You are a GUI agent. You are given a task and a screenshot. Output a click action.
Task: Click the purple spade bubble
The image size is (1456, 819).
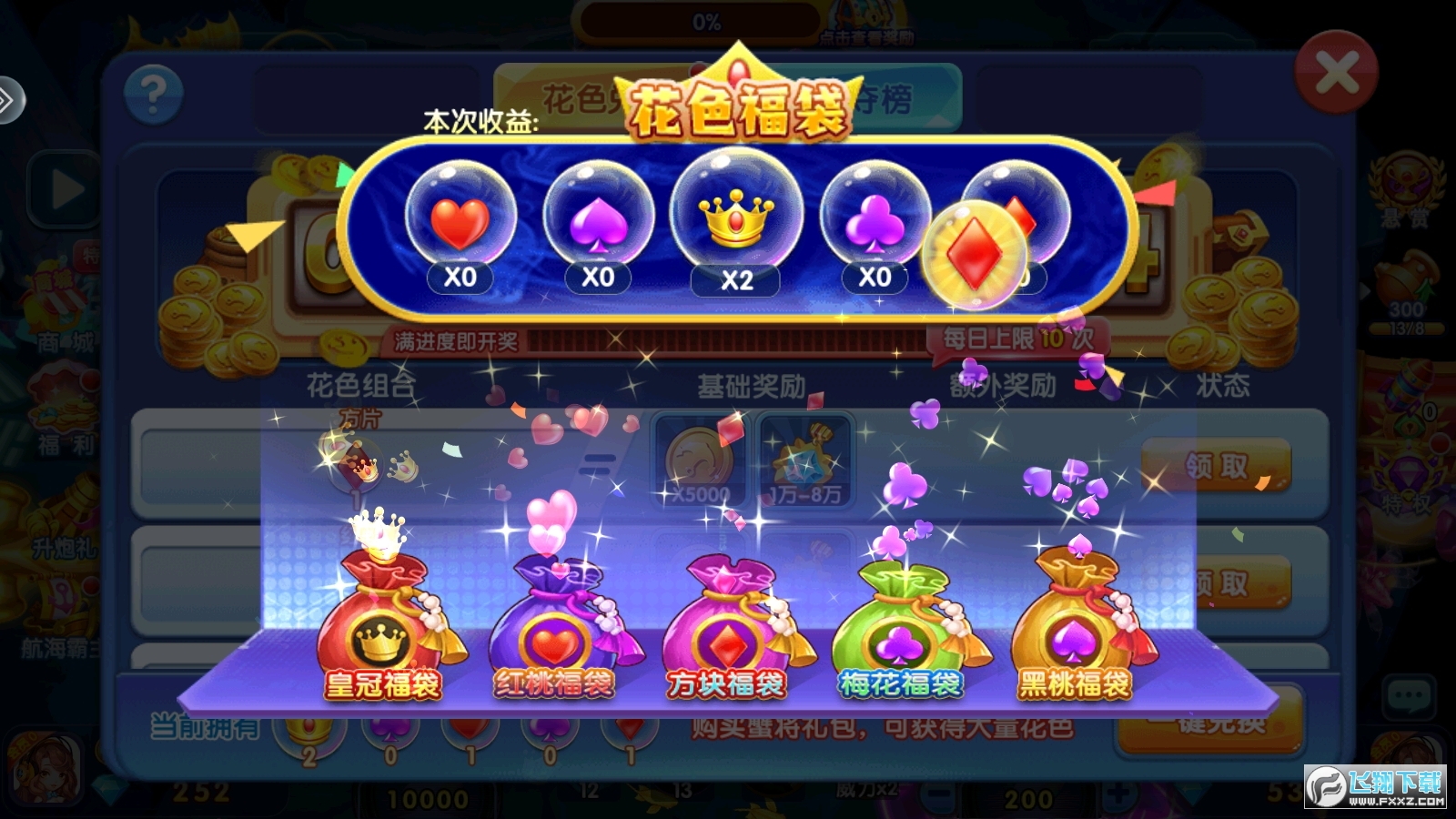(x=598, y=218)
